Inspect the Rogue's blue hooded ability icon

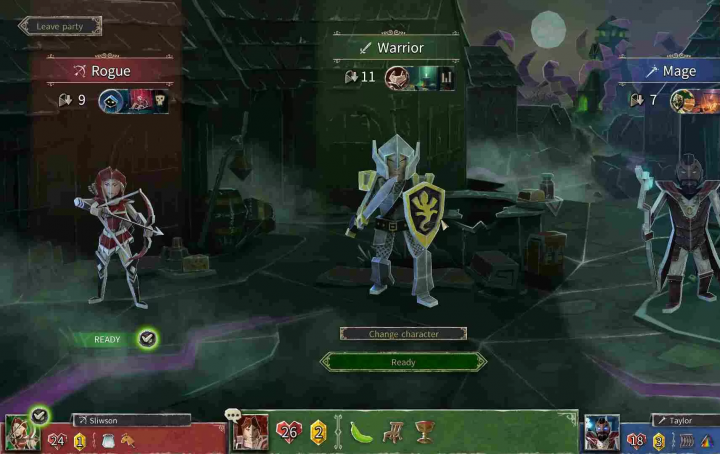[110, 100]
